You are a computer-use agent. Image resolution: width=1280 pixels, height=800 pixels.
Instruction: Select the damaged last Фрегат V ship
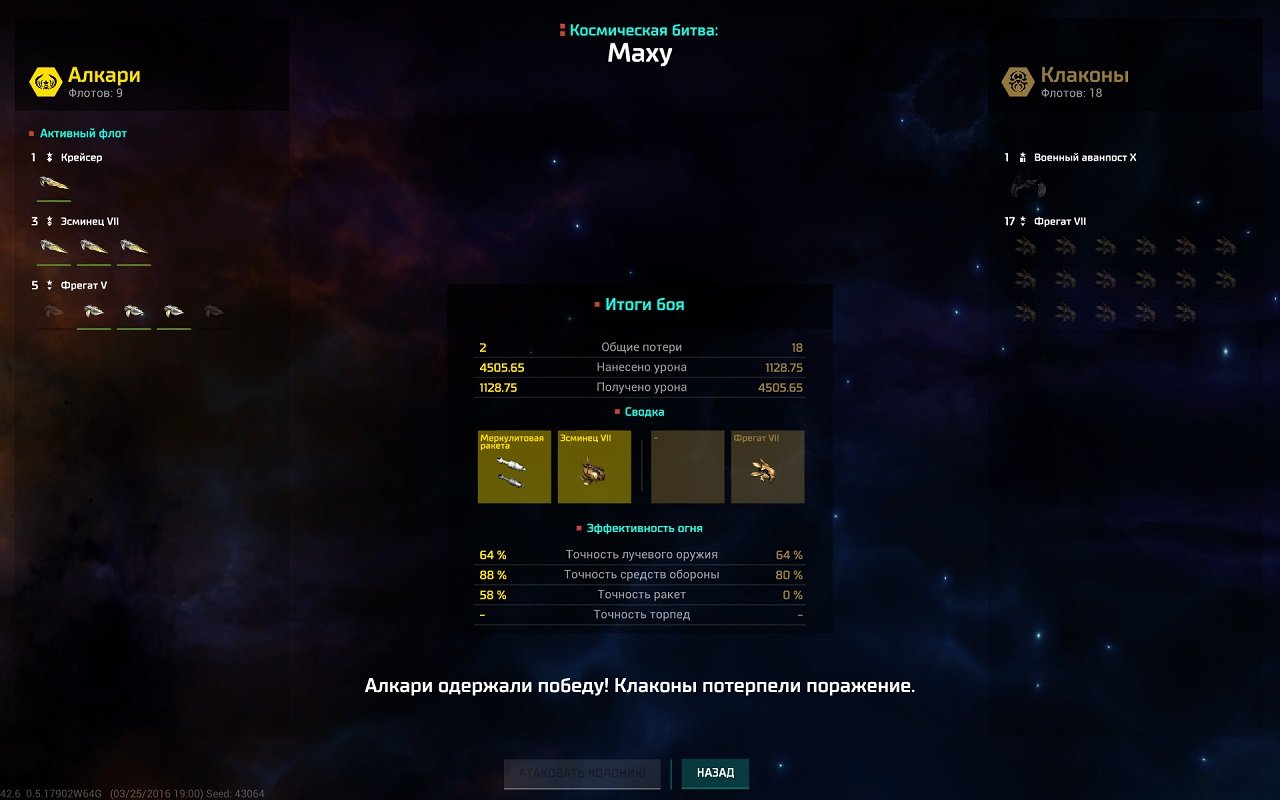[211, 310]
